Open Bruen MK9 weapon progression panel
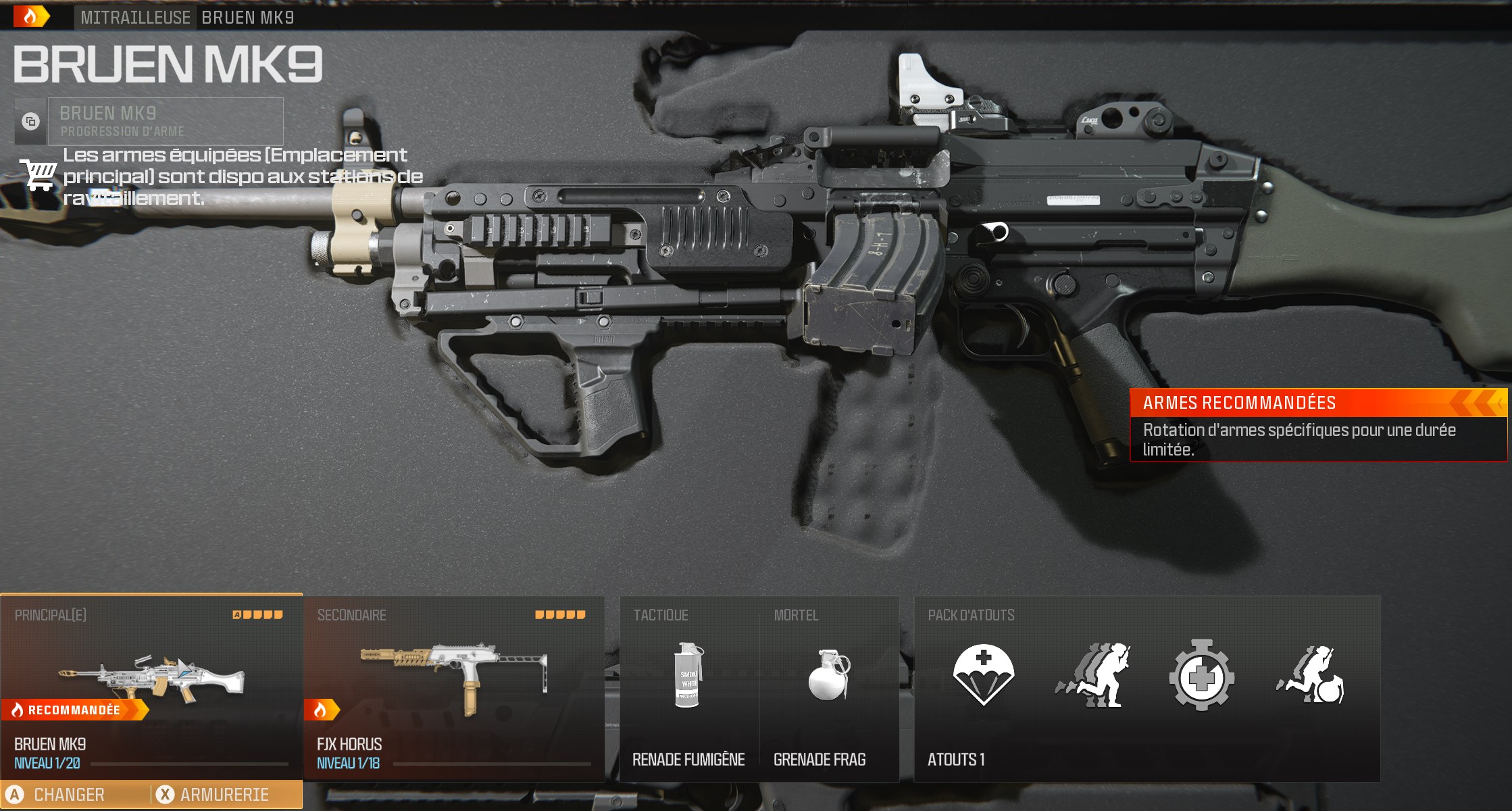Image resolution: width=1512 pixels, height=811 pixels. [166, 122]
